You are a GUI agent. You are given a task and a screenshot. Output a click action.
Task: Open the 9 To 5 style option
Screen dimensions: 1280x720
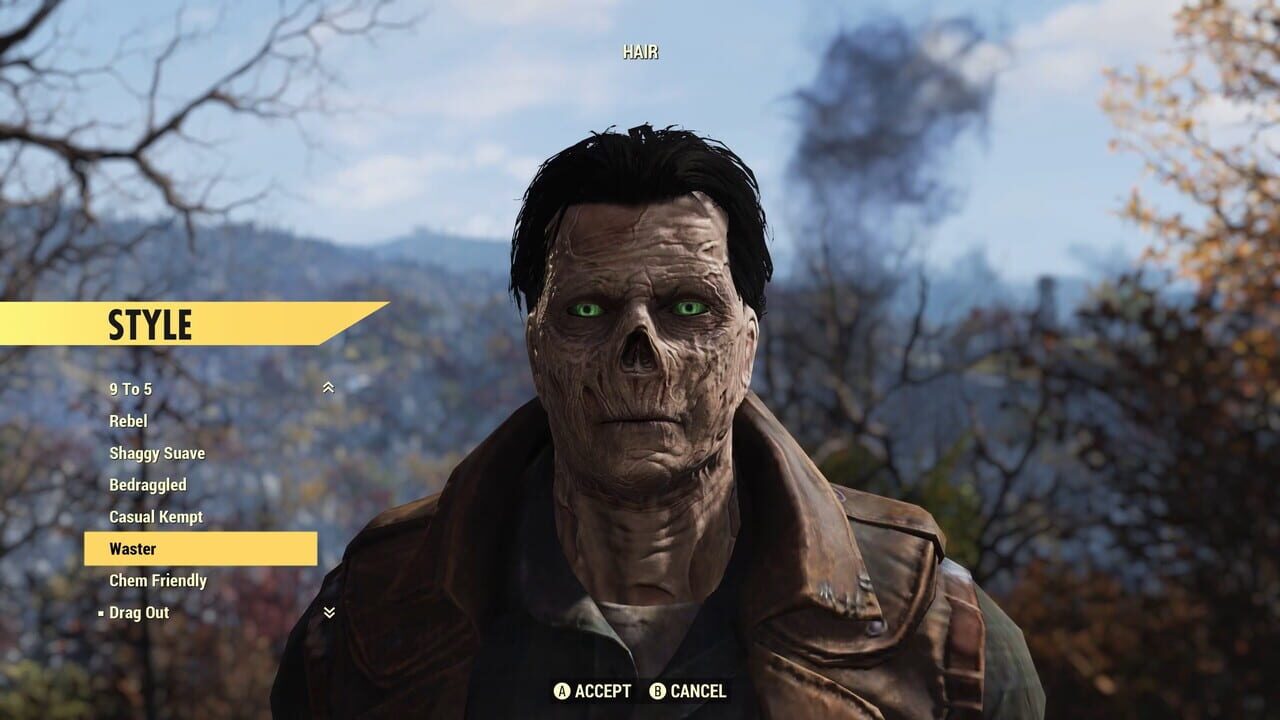130,389
